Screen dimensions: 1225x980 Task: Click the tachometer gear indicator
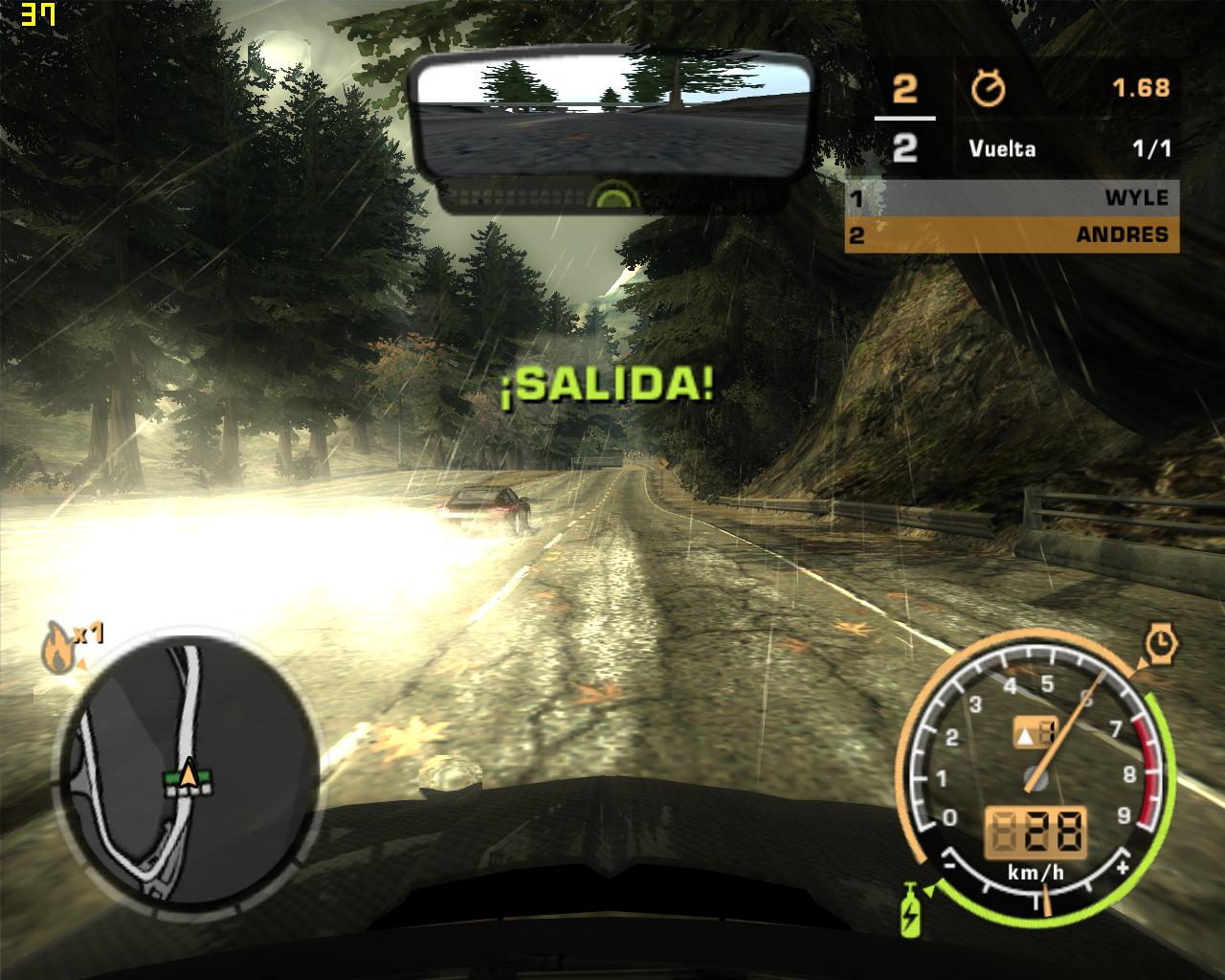click(1035, 734)
